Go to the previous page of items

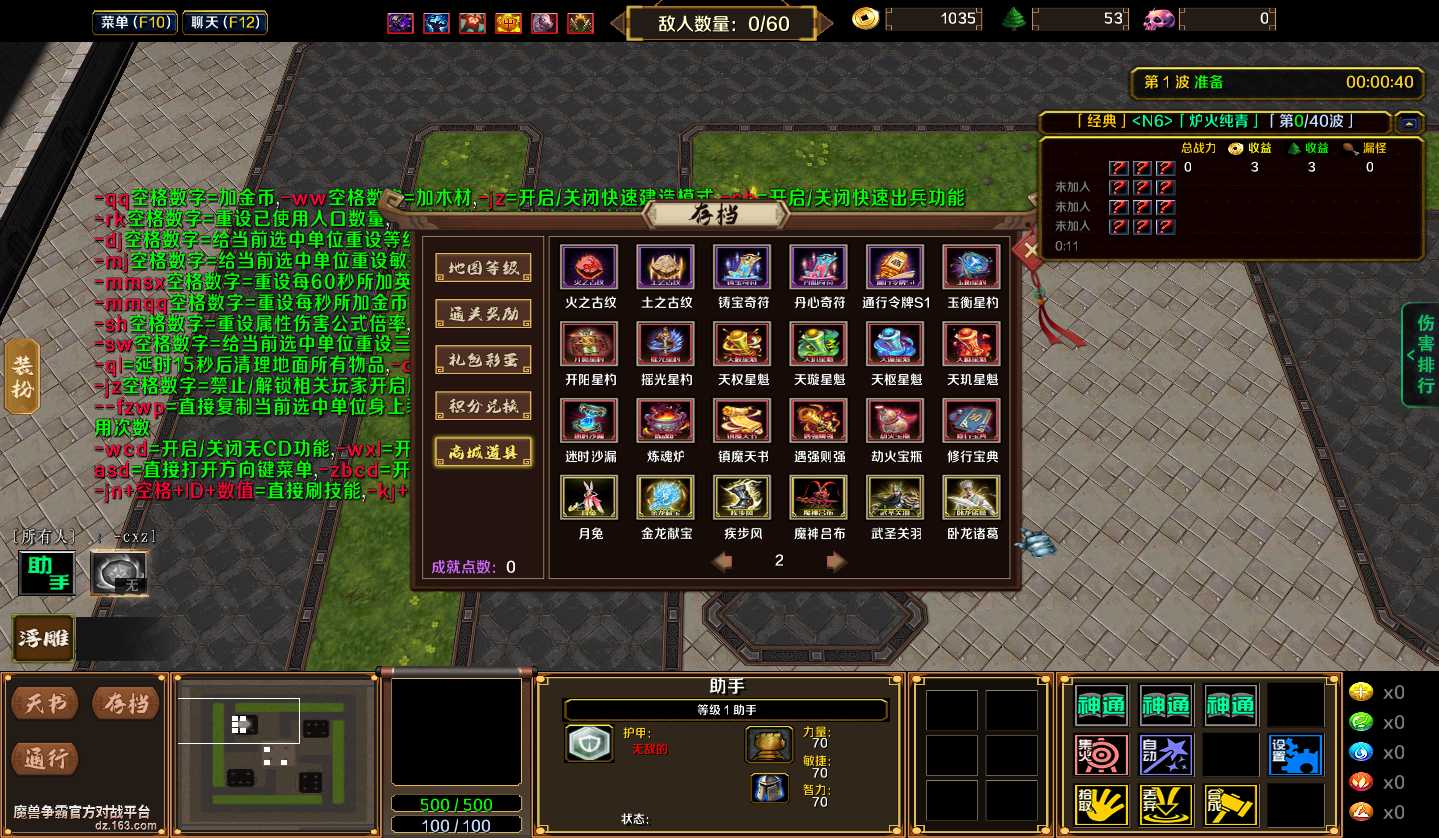coord(722,562)
